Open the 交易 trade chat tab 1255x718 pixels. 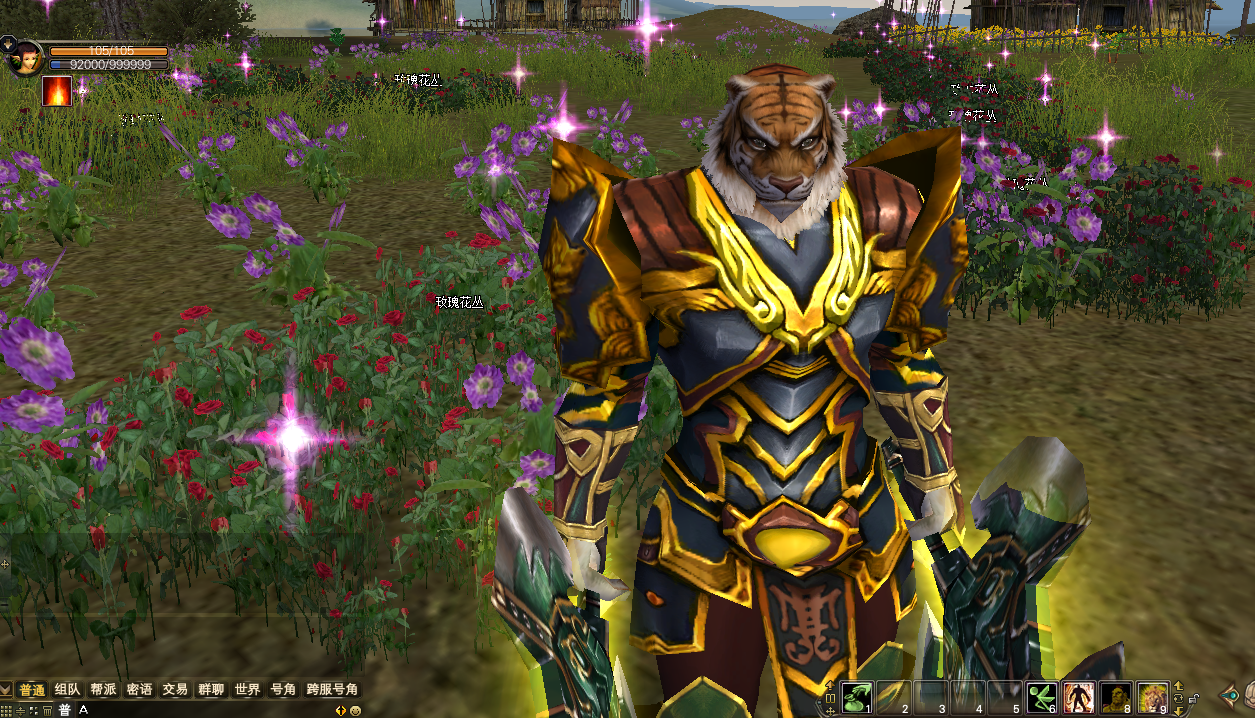(176, 690)
